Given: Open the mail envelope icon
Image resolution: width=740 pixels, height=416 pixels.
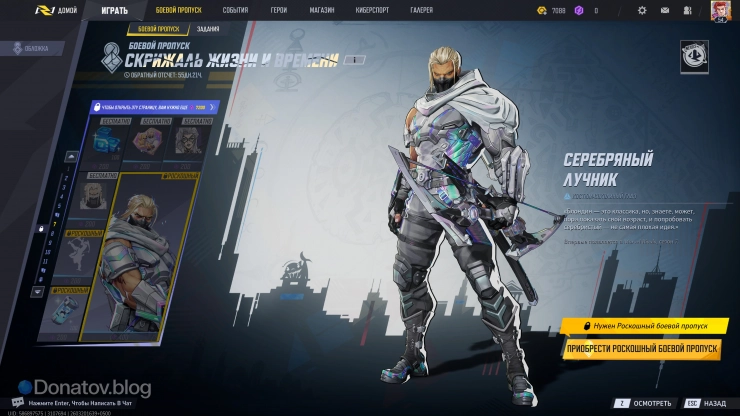Looking at the screenshot, I should [x=667, y=10].
